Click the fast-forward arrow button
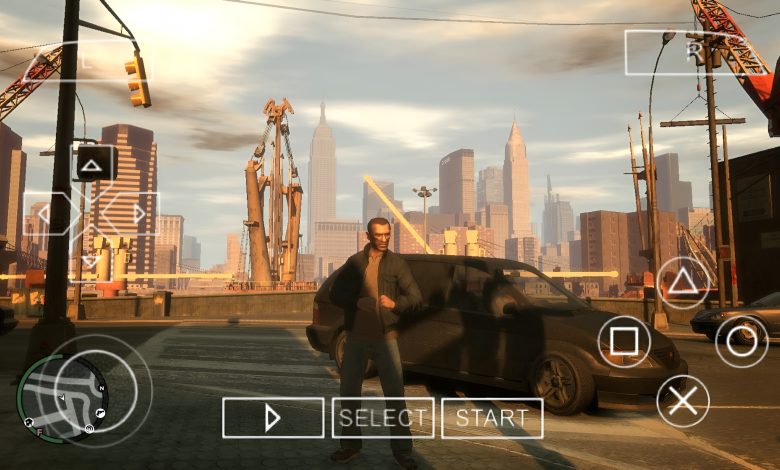This screenshot has width=780, height=470. point(273,418)
